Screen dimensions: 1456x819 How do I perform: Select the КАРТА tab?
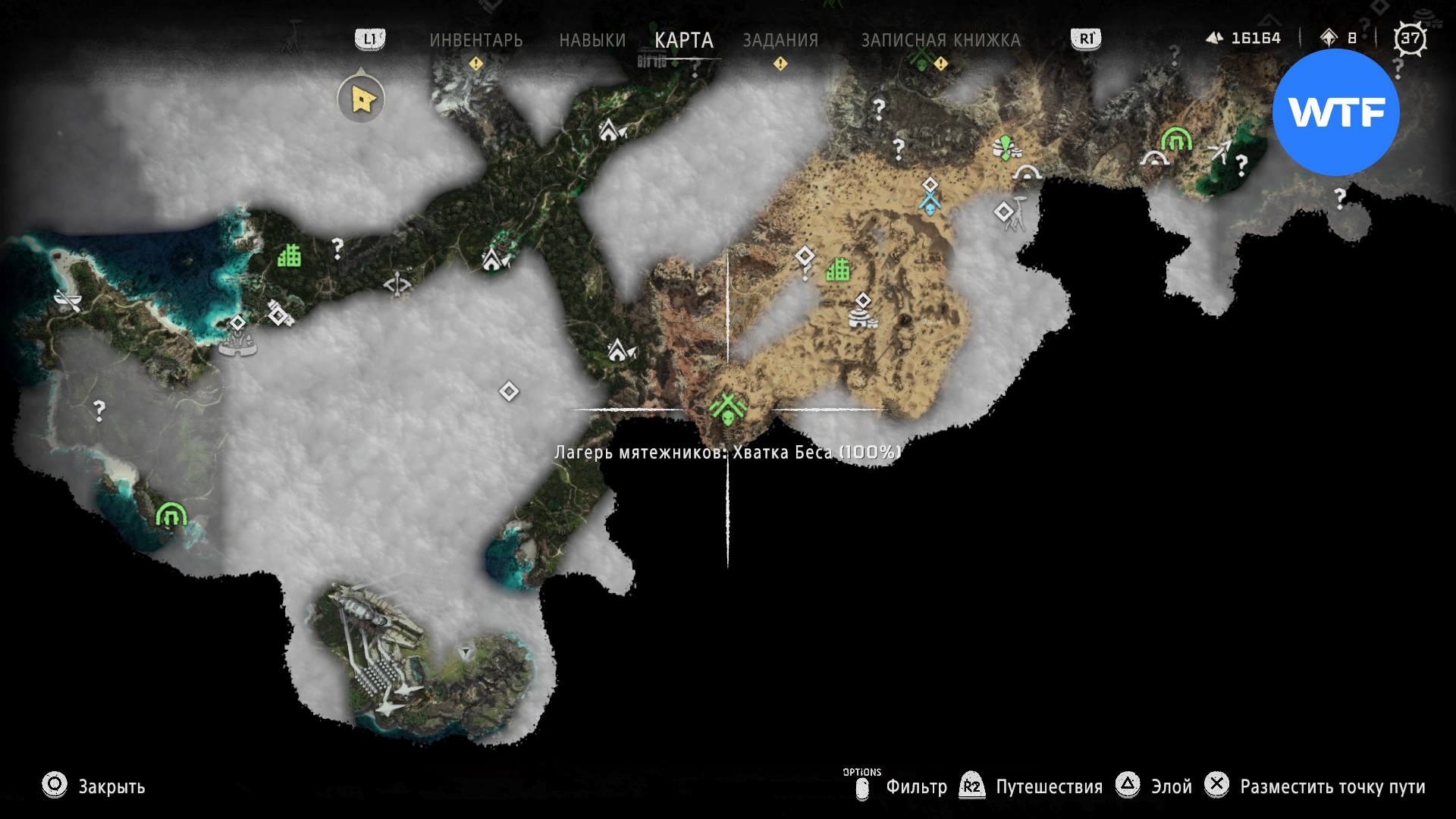click(x=683, y=40)
